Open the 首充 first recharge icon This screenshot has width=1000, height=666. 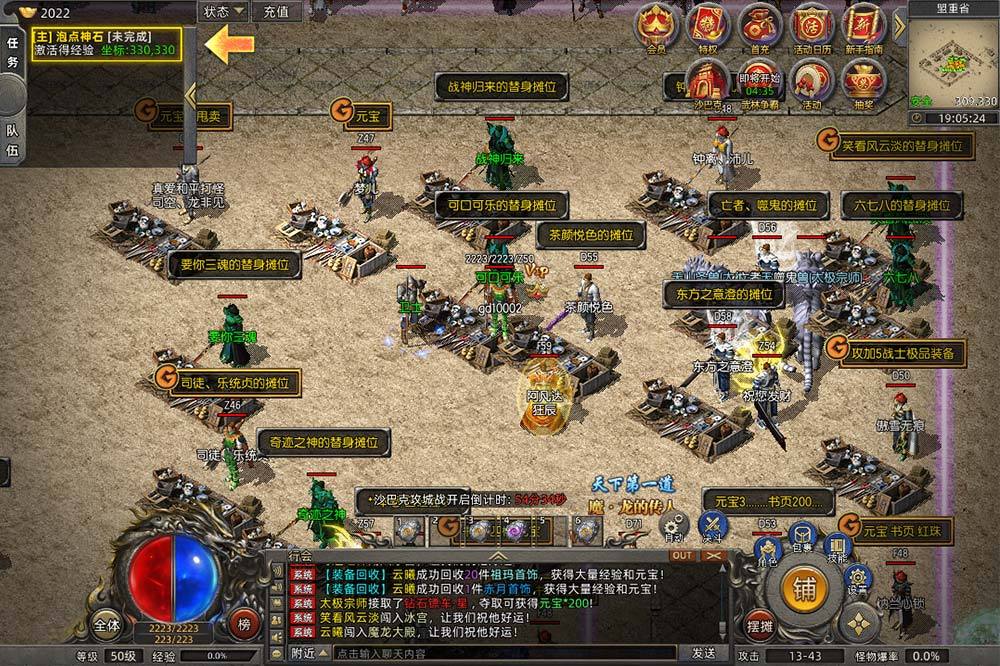[x=760, y=26]
